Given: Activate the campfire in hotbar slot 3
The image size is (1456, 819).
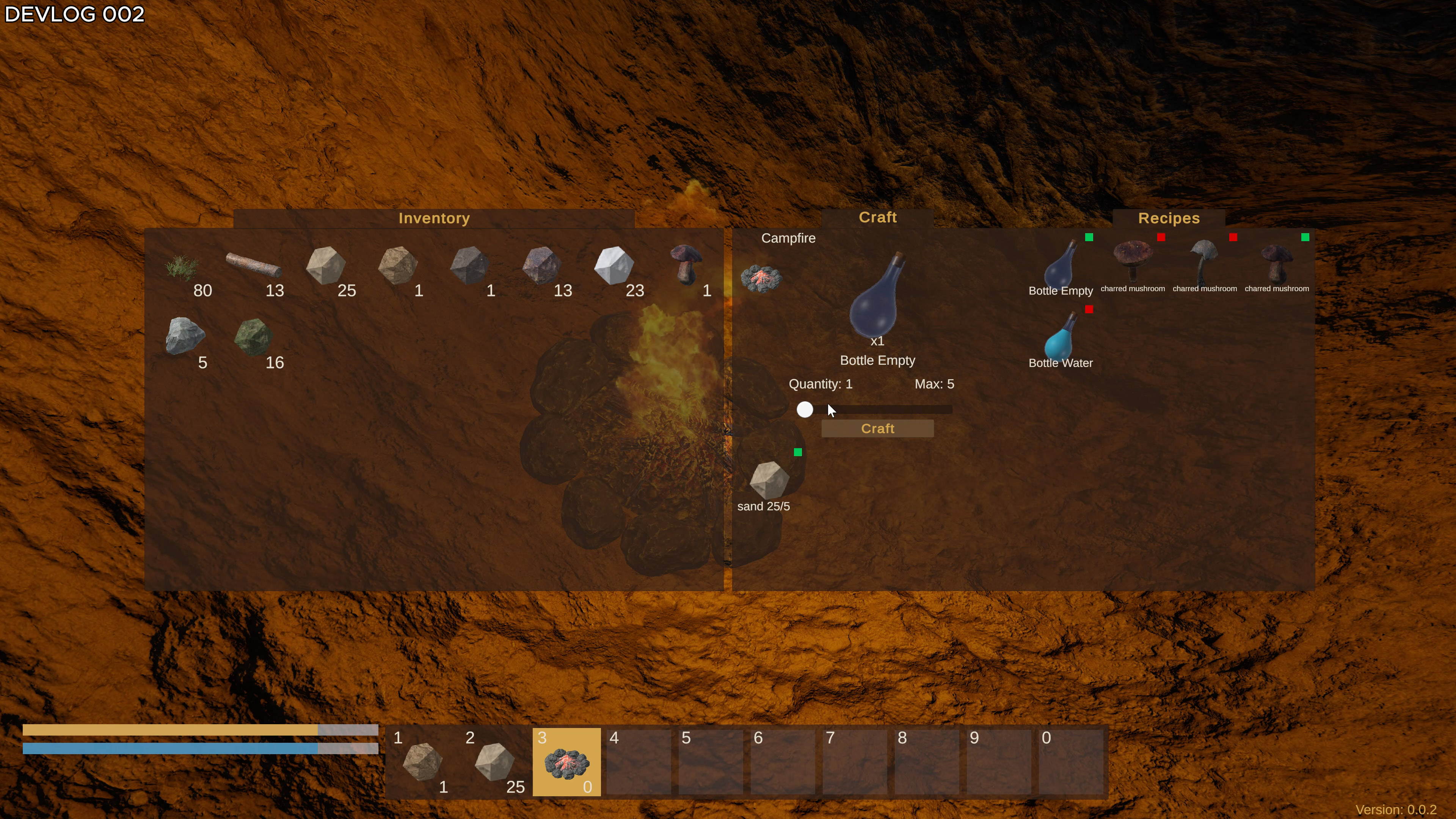Looking at the screenshot, I should (566, 762).
